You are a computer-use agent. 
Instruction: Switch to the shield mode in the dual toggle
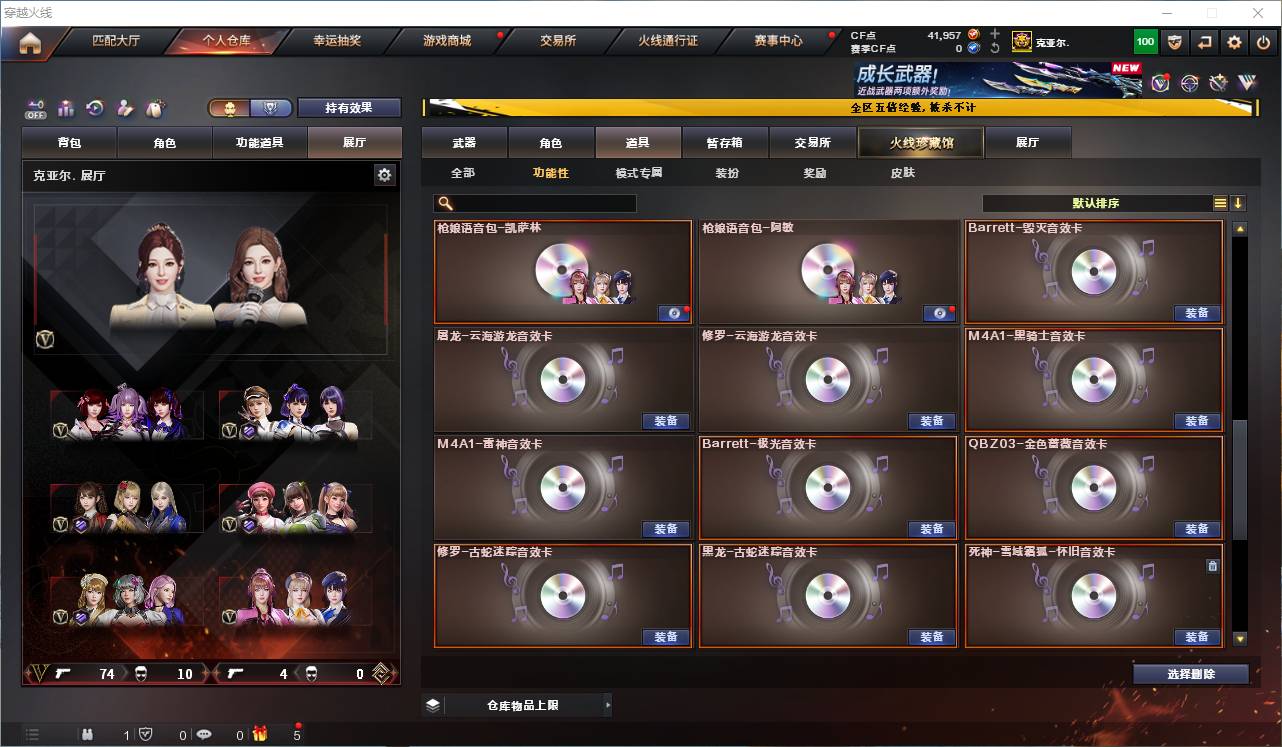(x=272, y=107)
